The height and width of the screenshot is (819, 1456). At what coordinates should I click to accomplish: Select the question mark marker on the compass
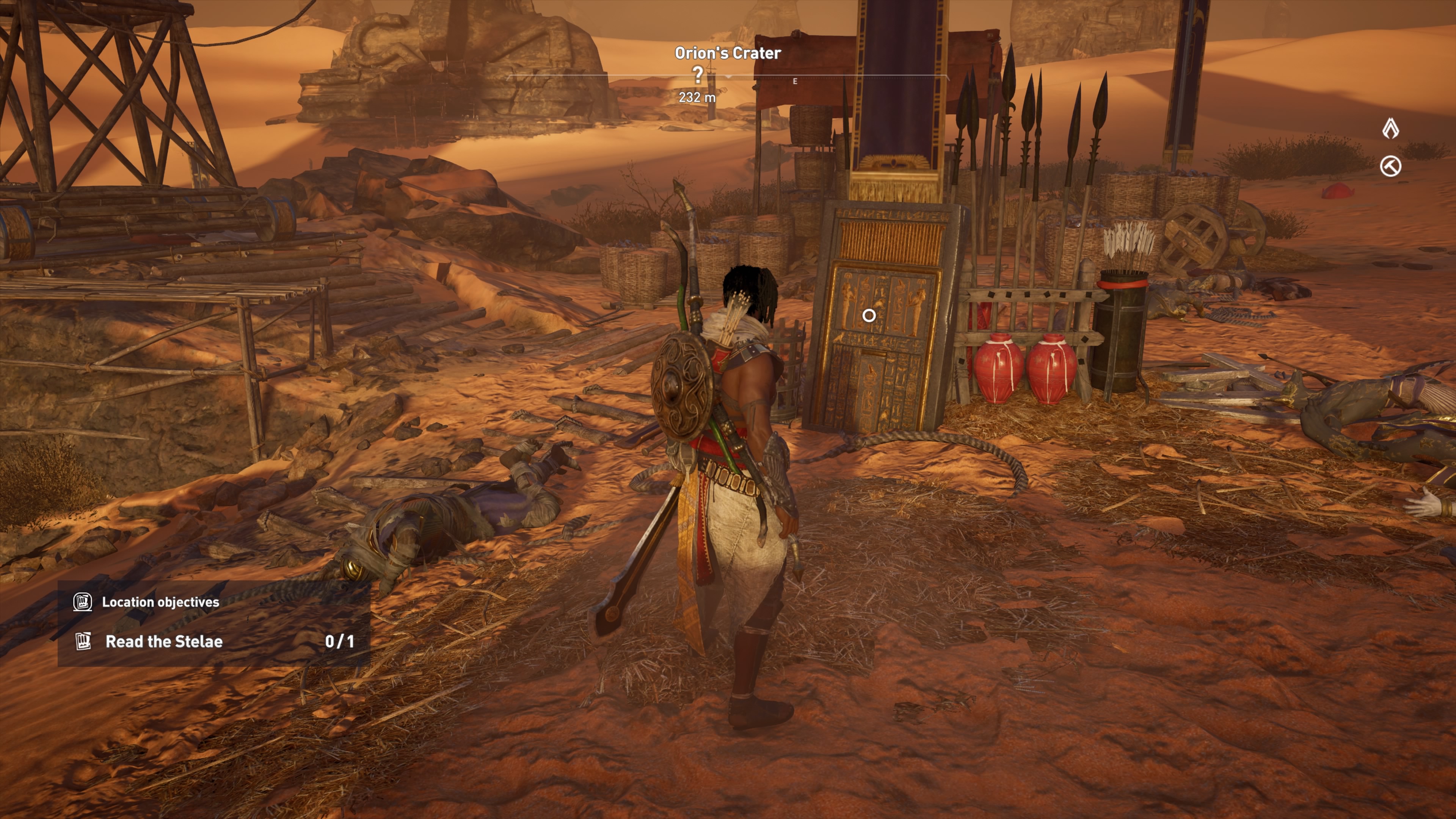[698, 74]
